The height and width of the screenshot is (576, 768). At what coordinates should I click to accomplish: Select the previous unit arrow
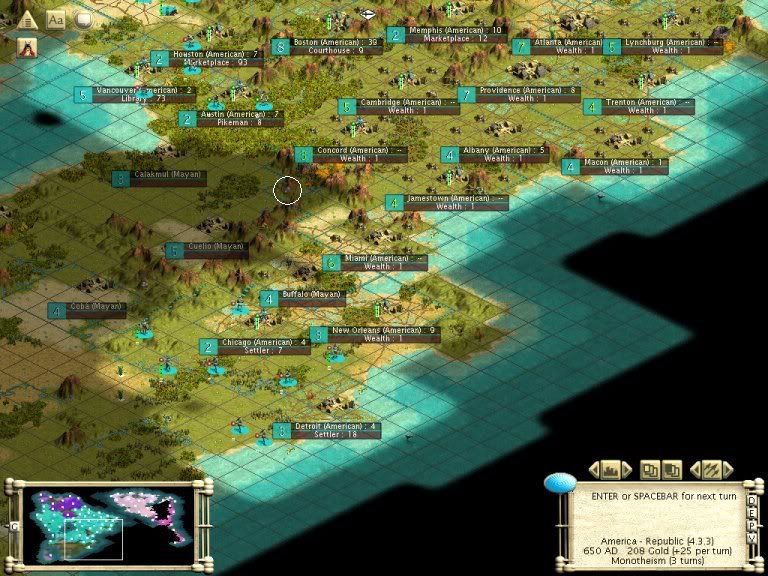pos(697,469)
